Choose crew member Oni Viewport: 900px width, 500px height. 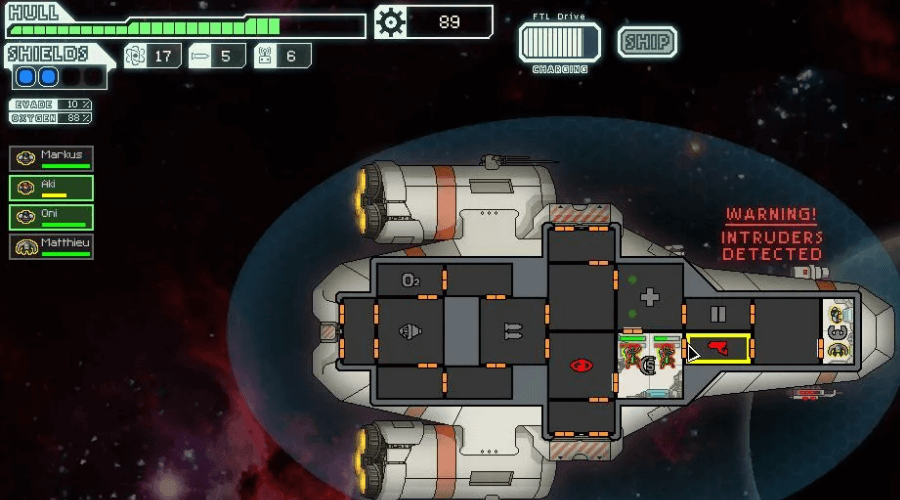point(52,217)
